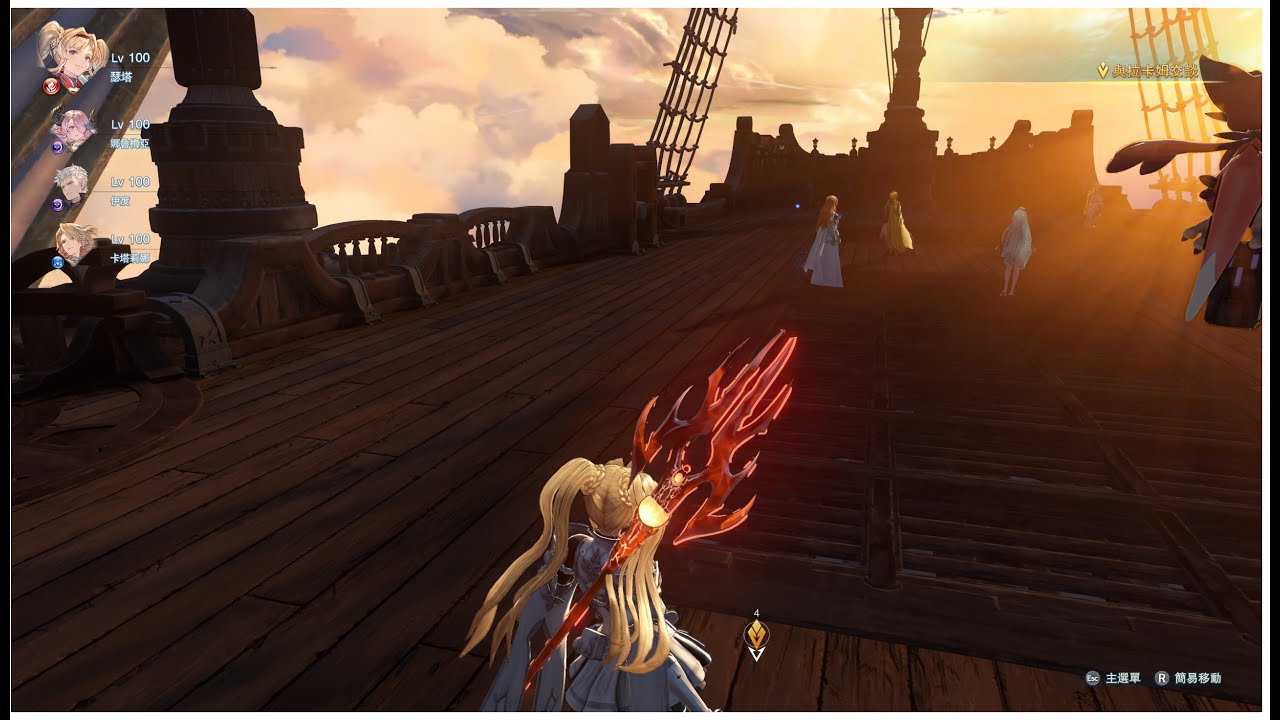Choose the pink-haired Narmaya portrait
The image size is (1280, 720).
coord(76,127)
